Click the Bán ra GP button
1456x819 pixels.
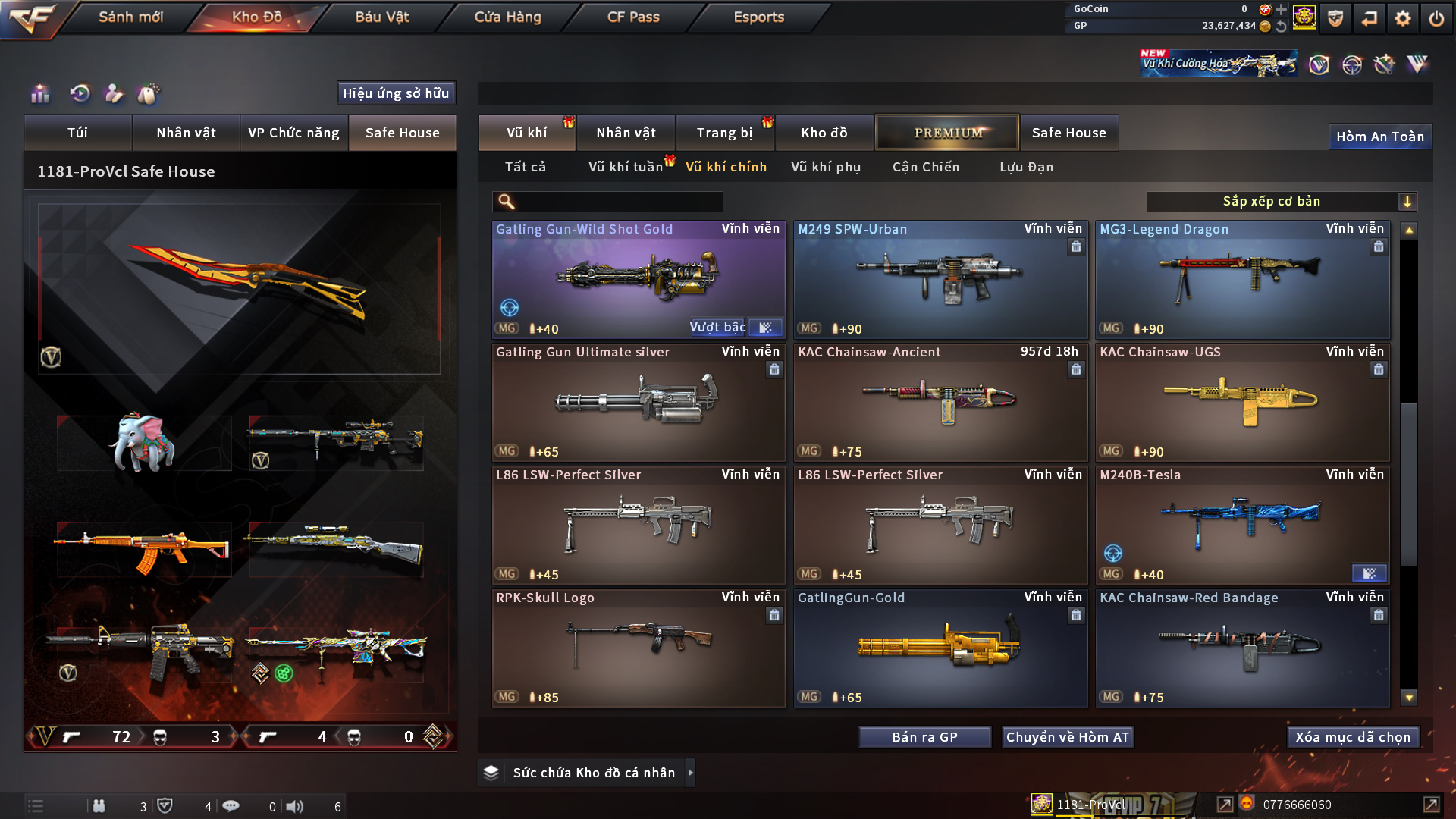924,737
